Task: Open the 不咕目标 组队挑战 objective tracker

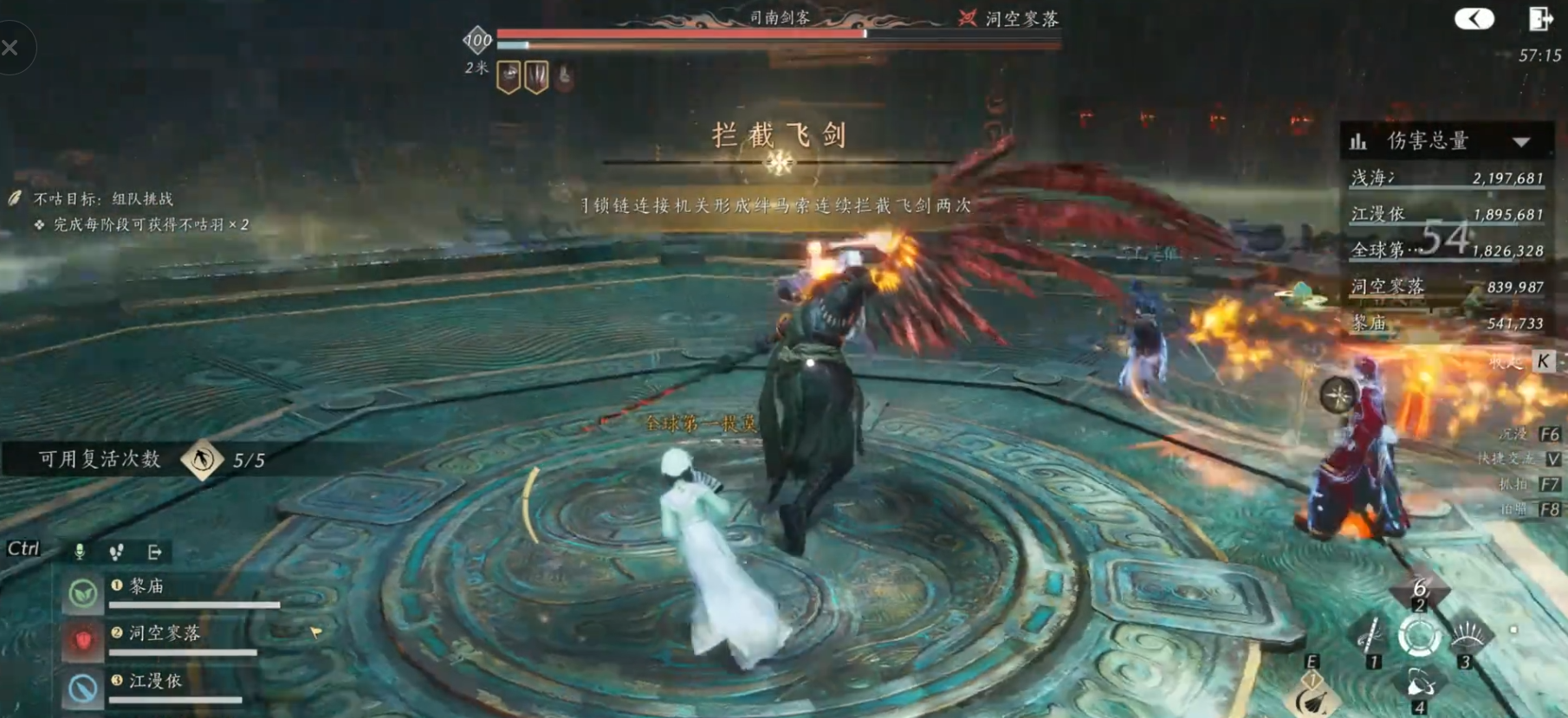Action: 102,199
